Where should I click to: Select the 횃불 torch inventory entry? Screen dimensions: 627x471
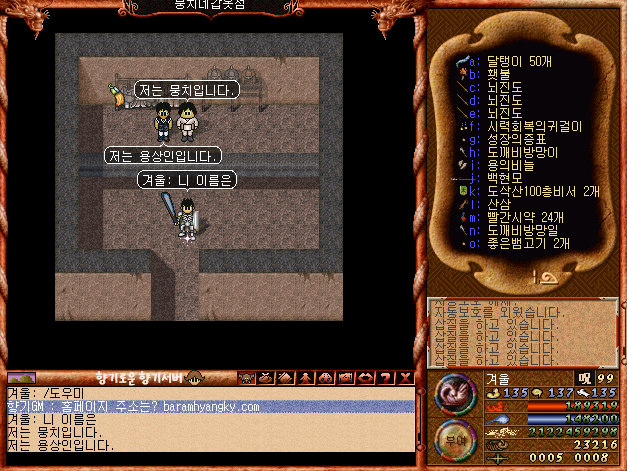coord(497,74)
